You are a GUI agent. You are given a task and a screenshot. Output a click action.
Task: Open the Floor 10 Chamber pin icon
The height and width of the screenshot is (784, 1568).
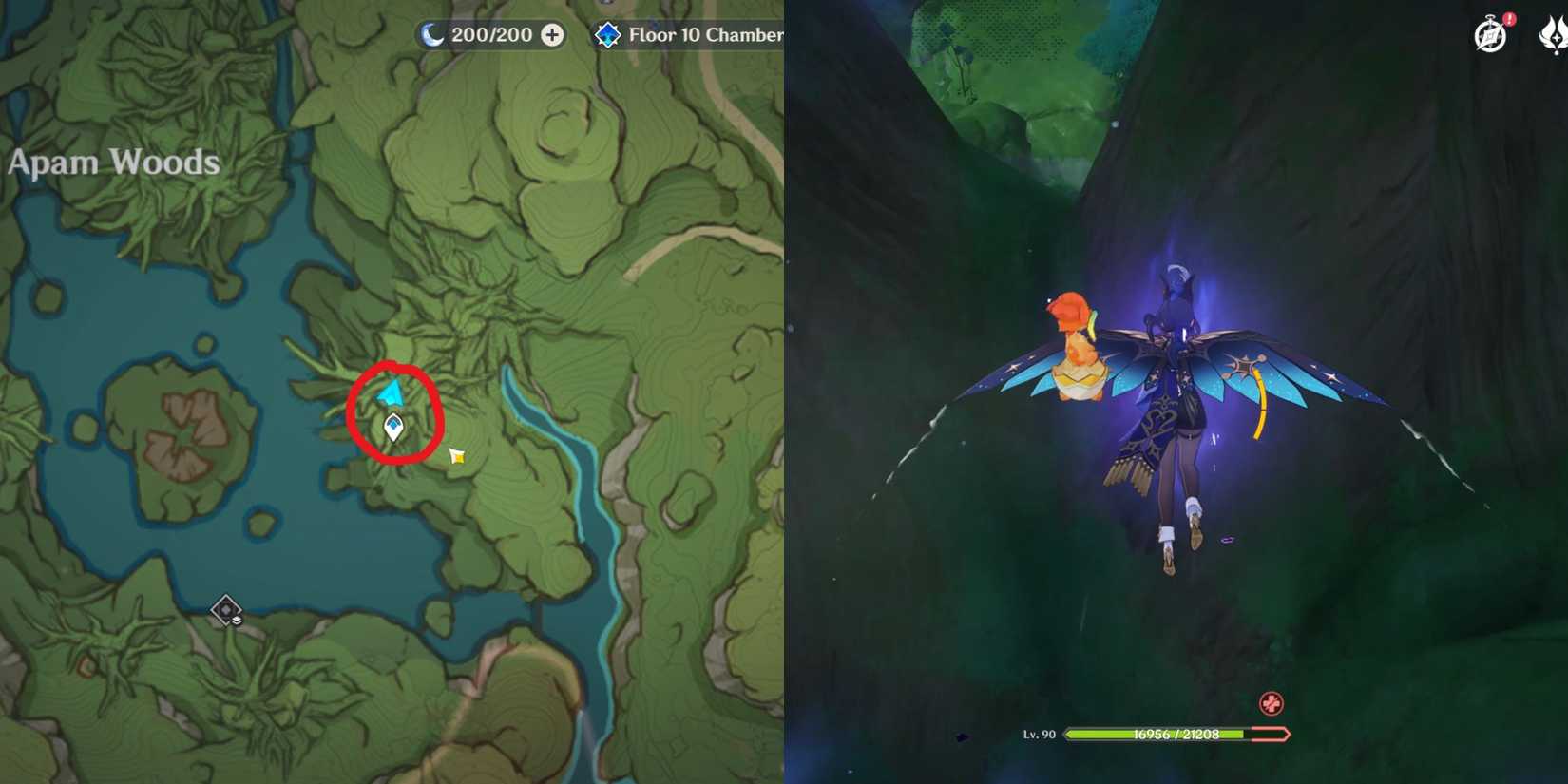[606, 34]
